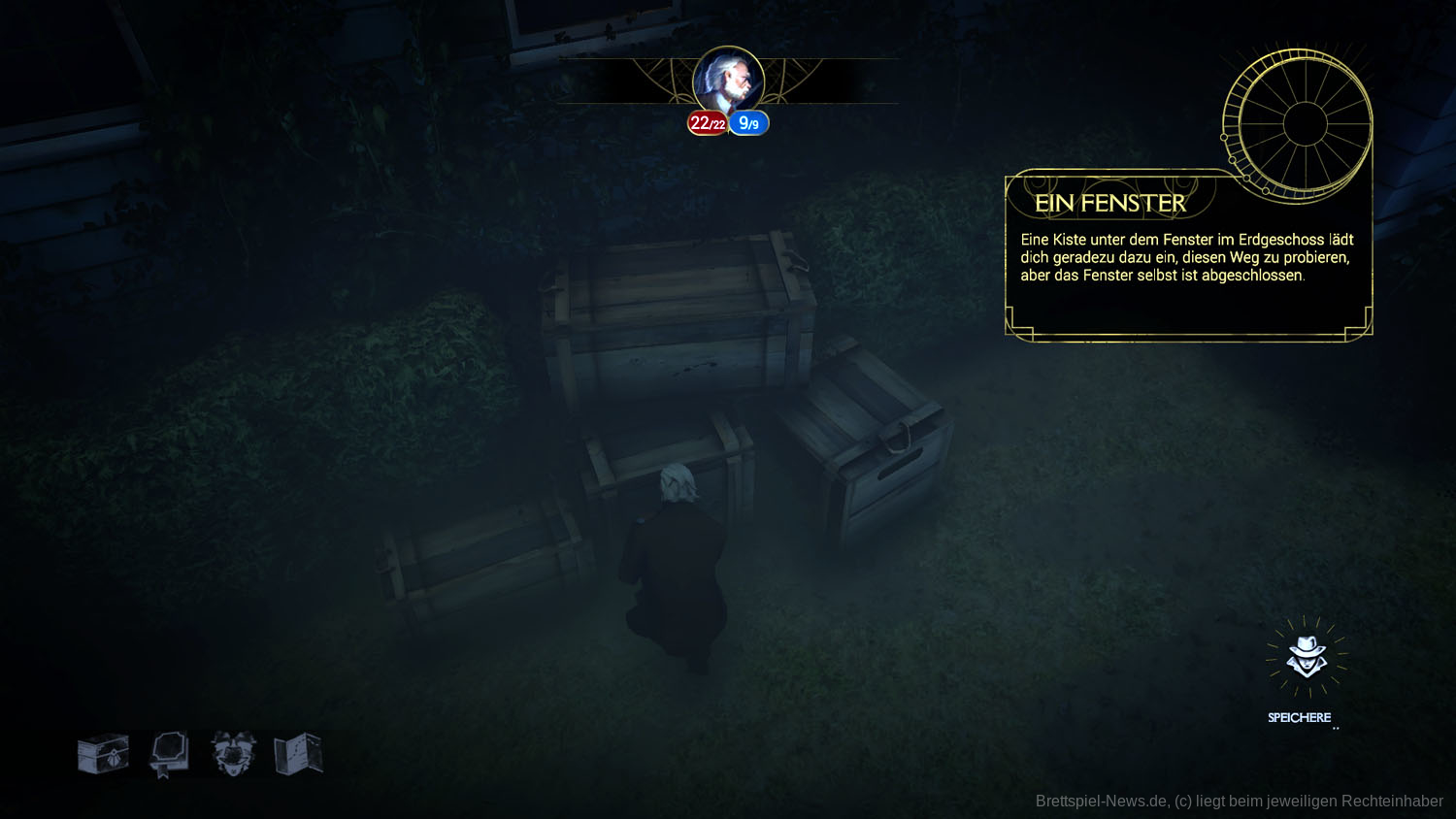The width and height of the screenshot is (1456, 819).
Task: Open the journal book icon
Action: tap(169, 754)
